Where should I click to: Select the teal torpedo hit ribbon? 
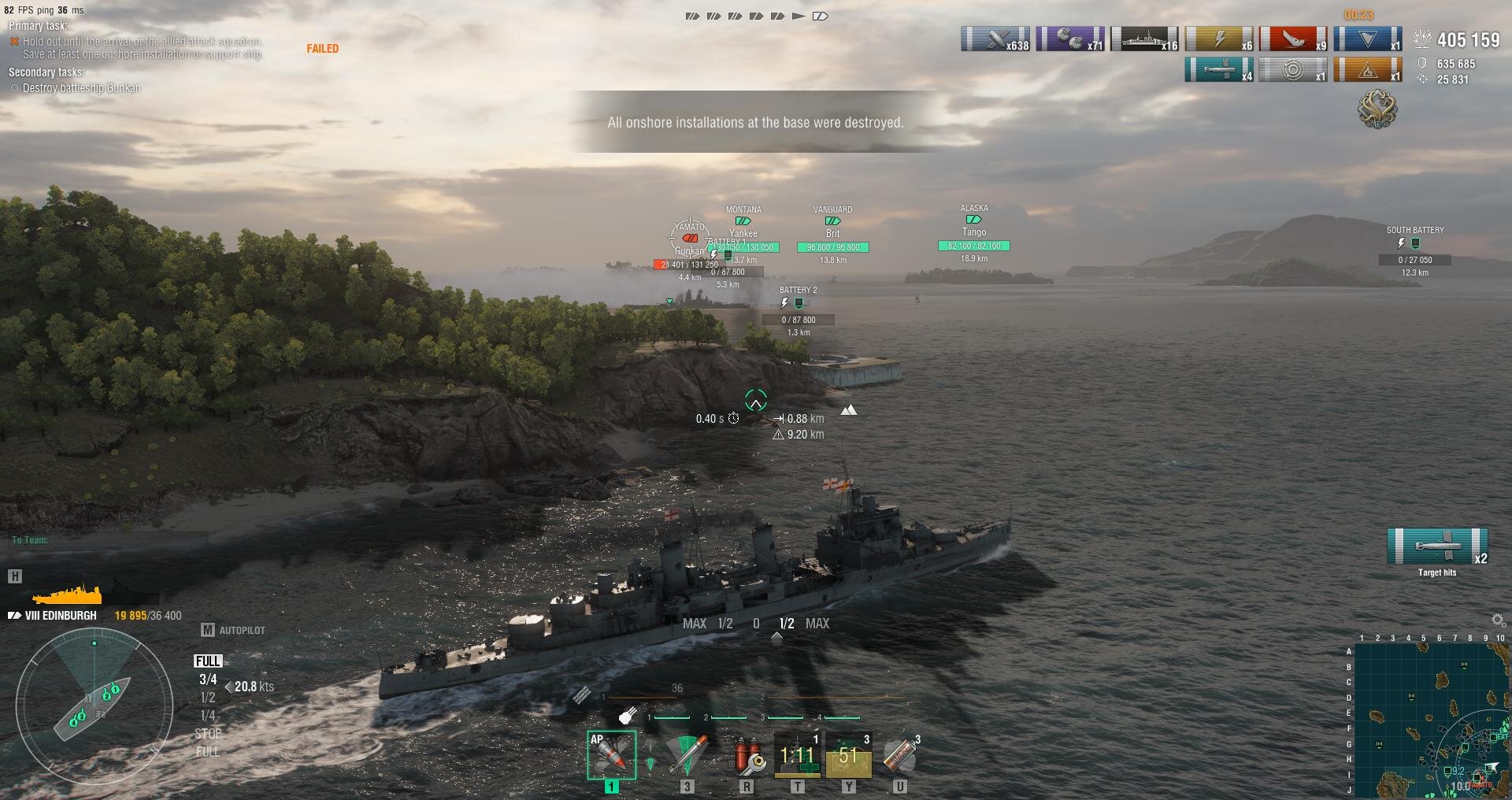[x=1218, y=70]
